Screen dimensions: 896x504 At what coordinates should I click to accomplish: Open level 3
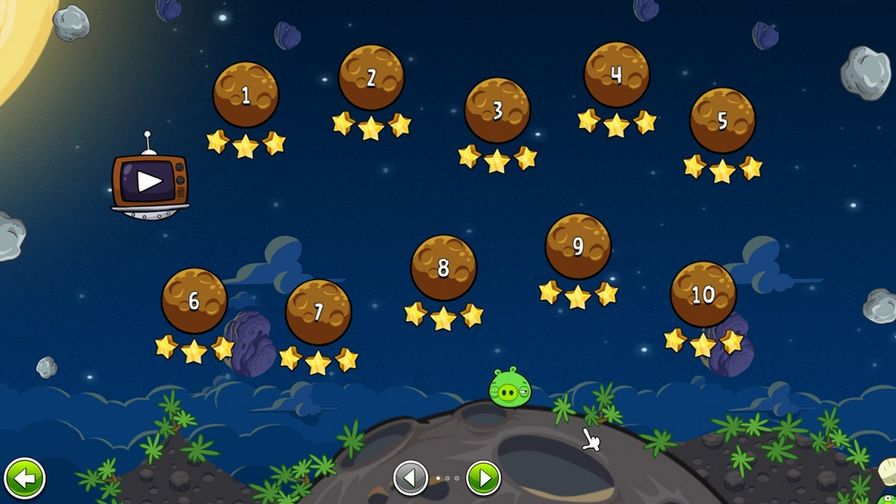click(497, 110)
